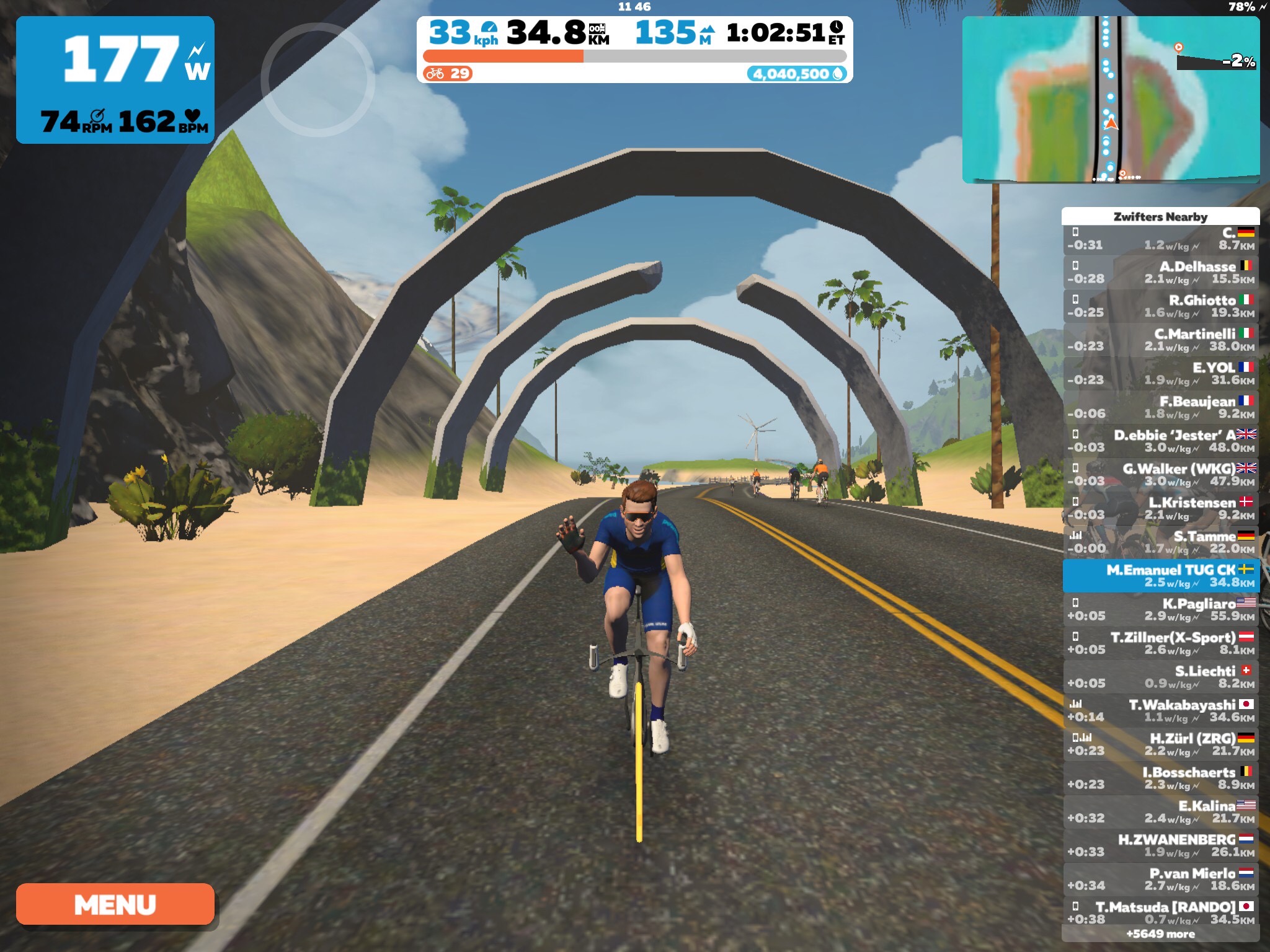The height and width of the screenshot is (952, 1270).
Task: Select S.Tamme rider entry
Action: (1160, 542)
